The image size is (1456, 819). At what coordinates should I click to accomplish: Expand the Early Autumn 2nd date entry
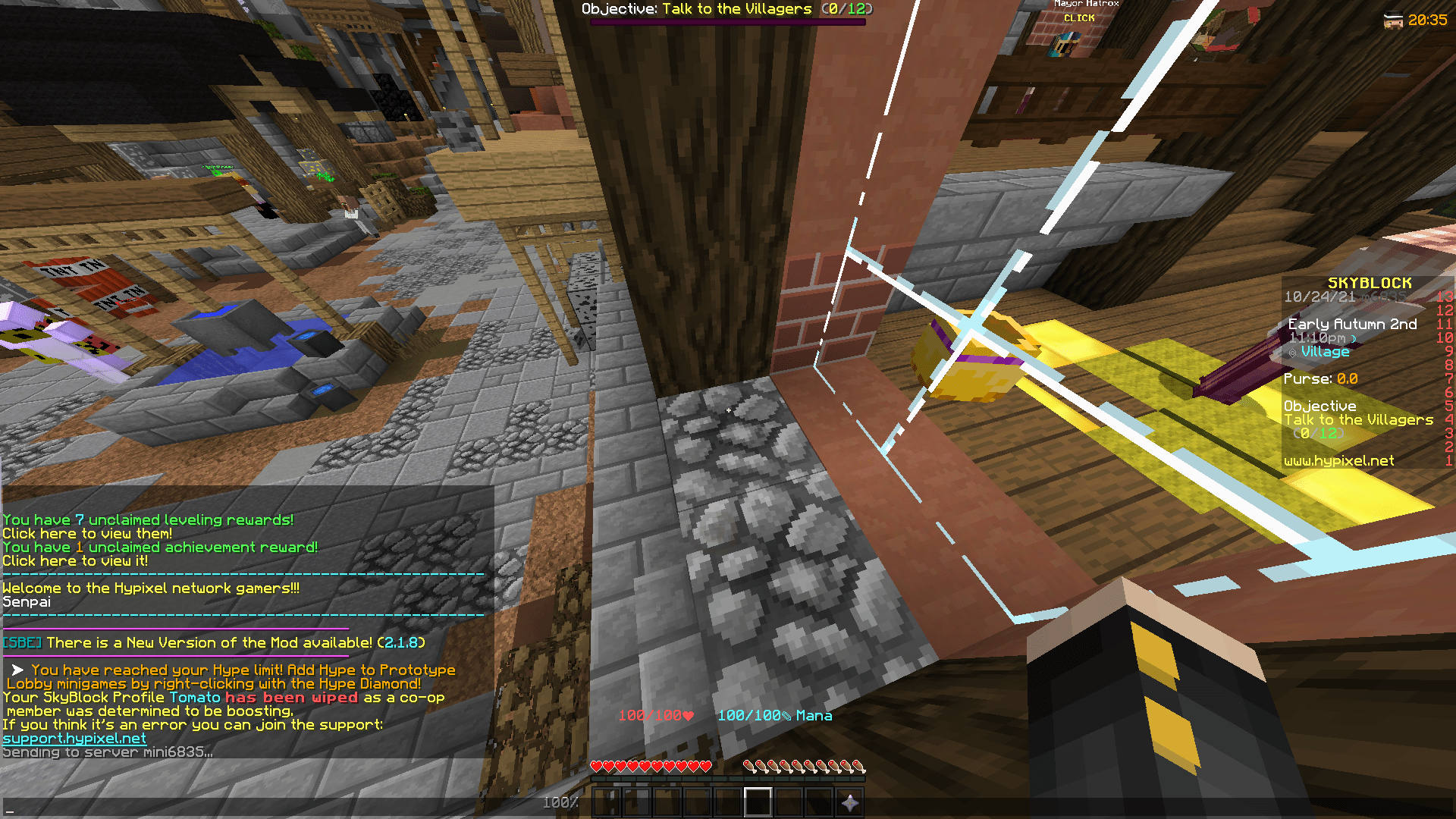[x=1351, y=324]
